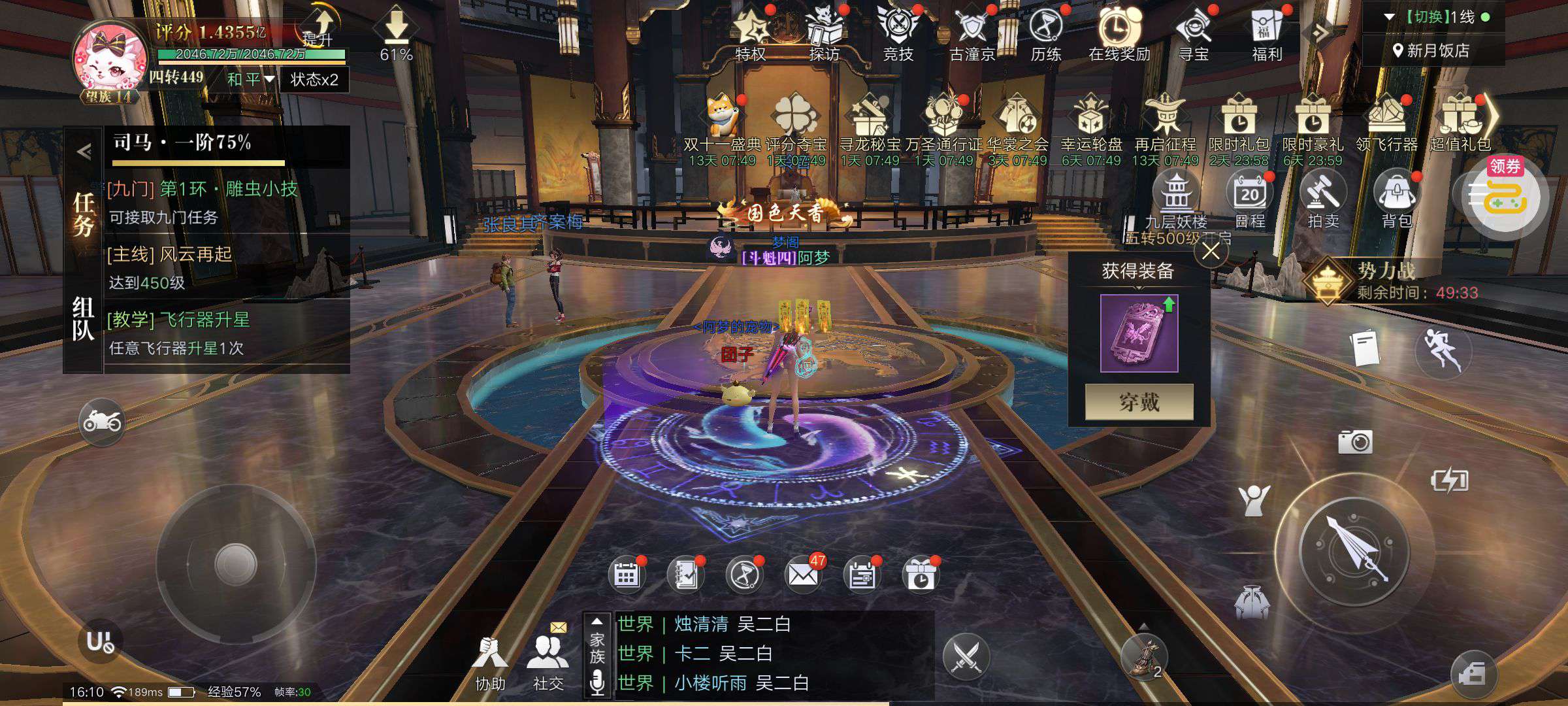
Task: Open the 和平 combat mode dropdown
Action: [251, 80]
